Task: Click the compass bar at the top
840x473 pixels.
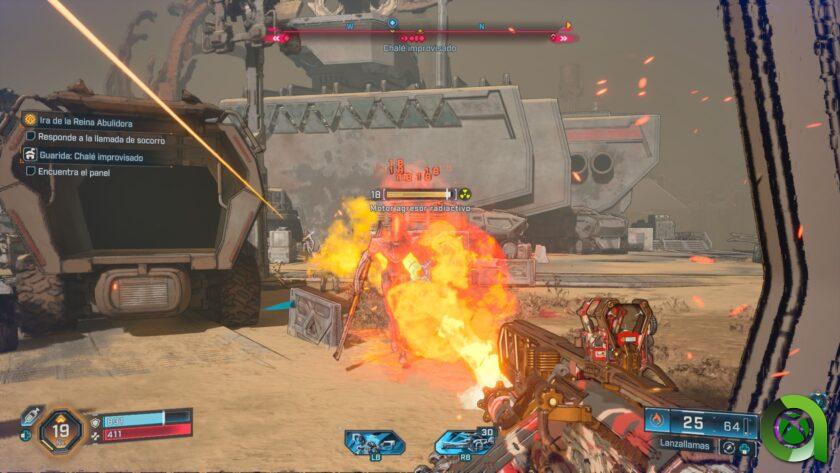Action: coord(420,37)
